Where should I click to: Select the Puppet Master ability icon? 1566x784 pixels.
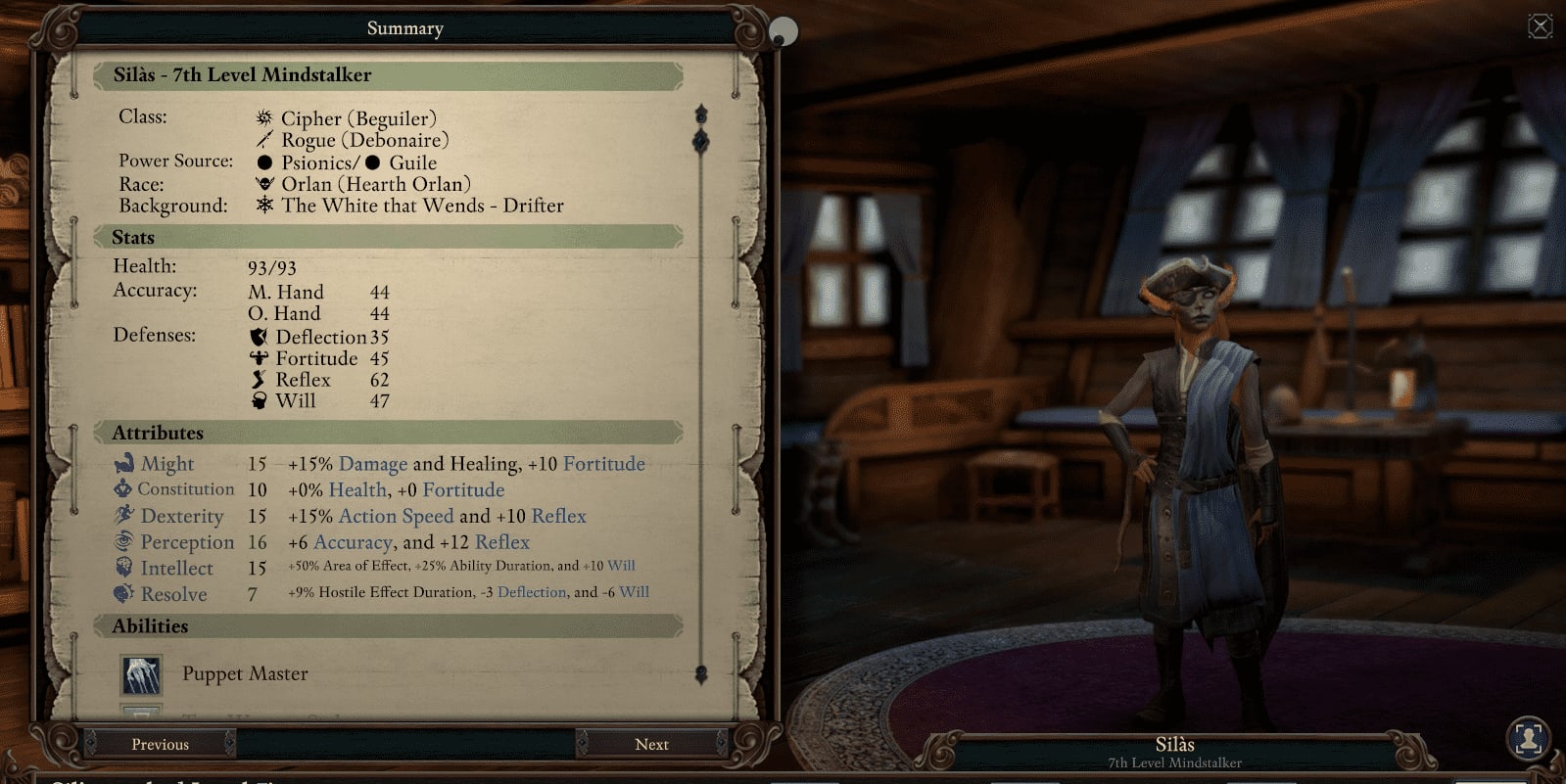coord(141,674)
